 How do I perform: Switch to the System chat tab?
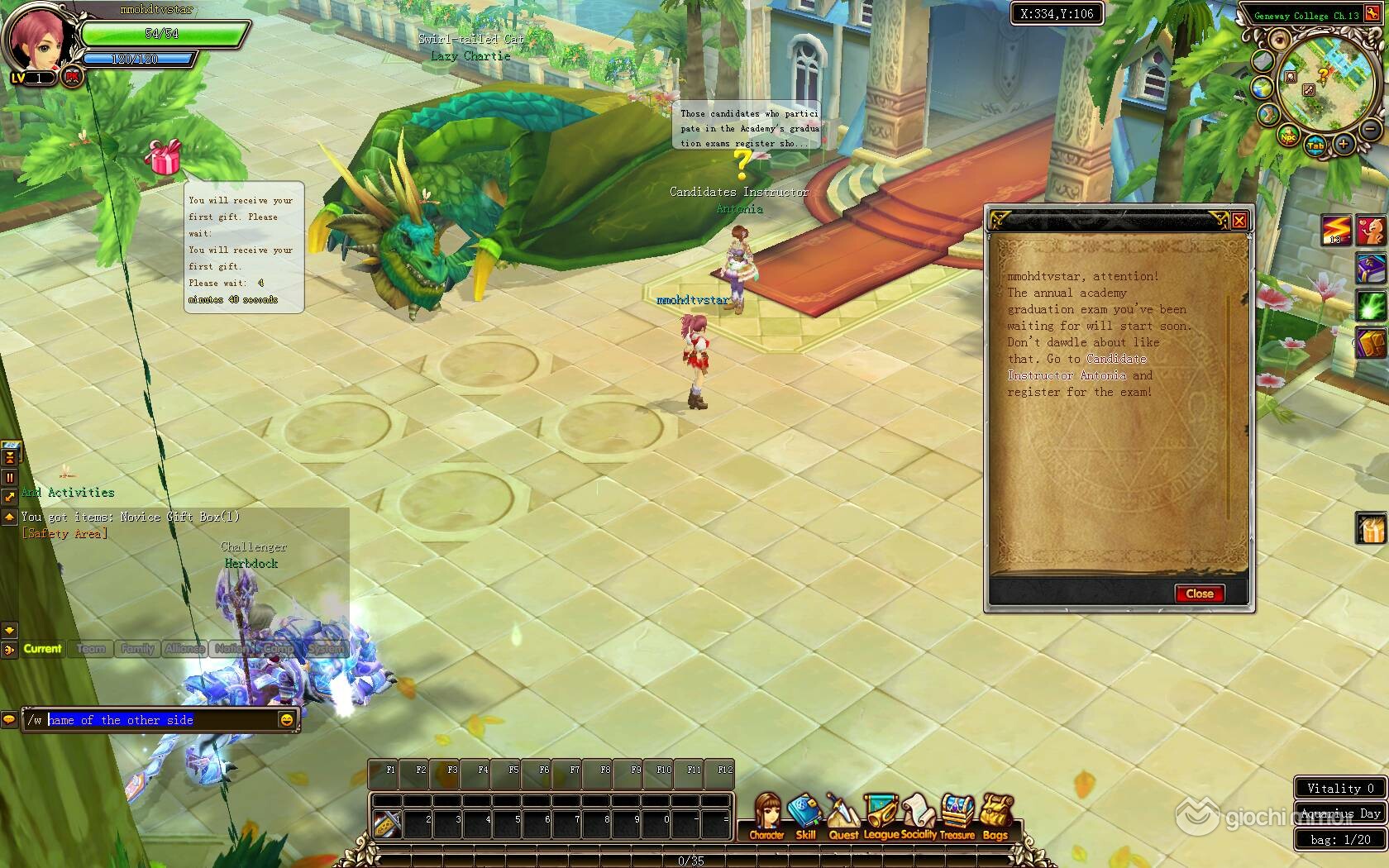(327, 649)
